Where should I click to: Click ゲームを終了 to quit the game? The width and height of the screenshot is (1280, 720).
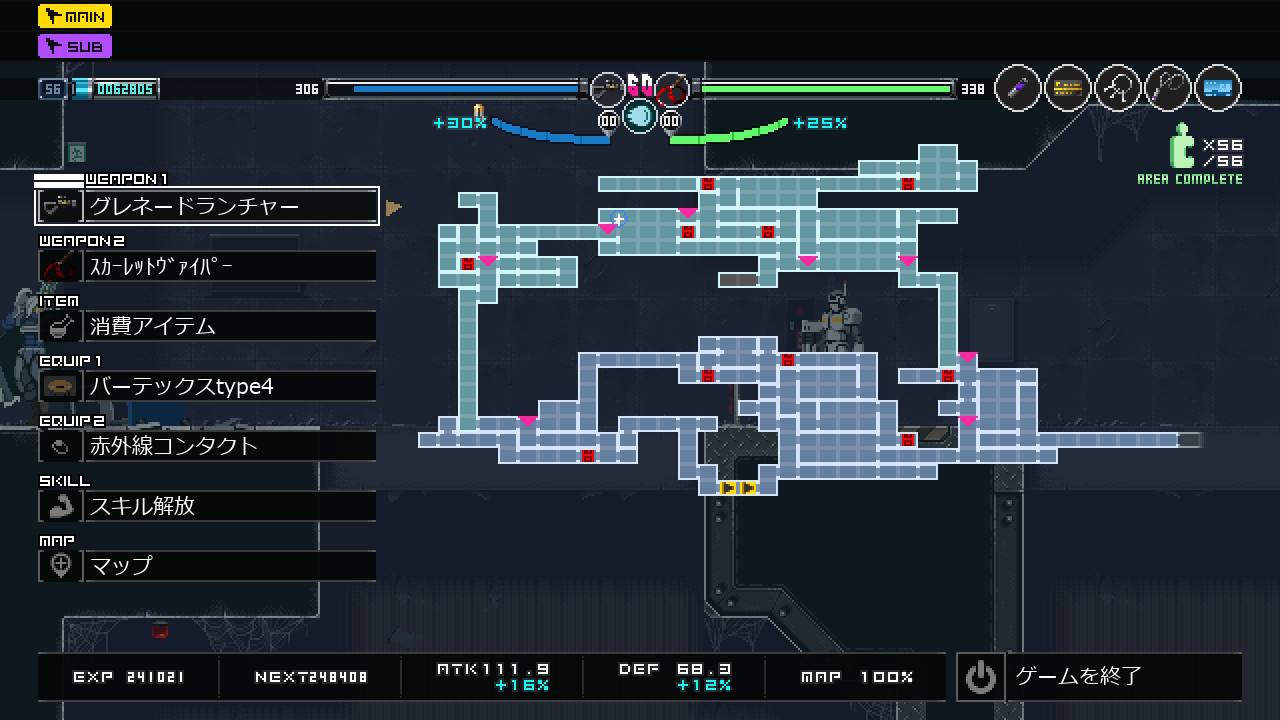click(x=1099, y=677)
